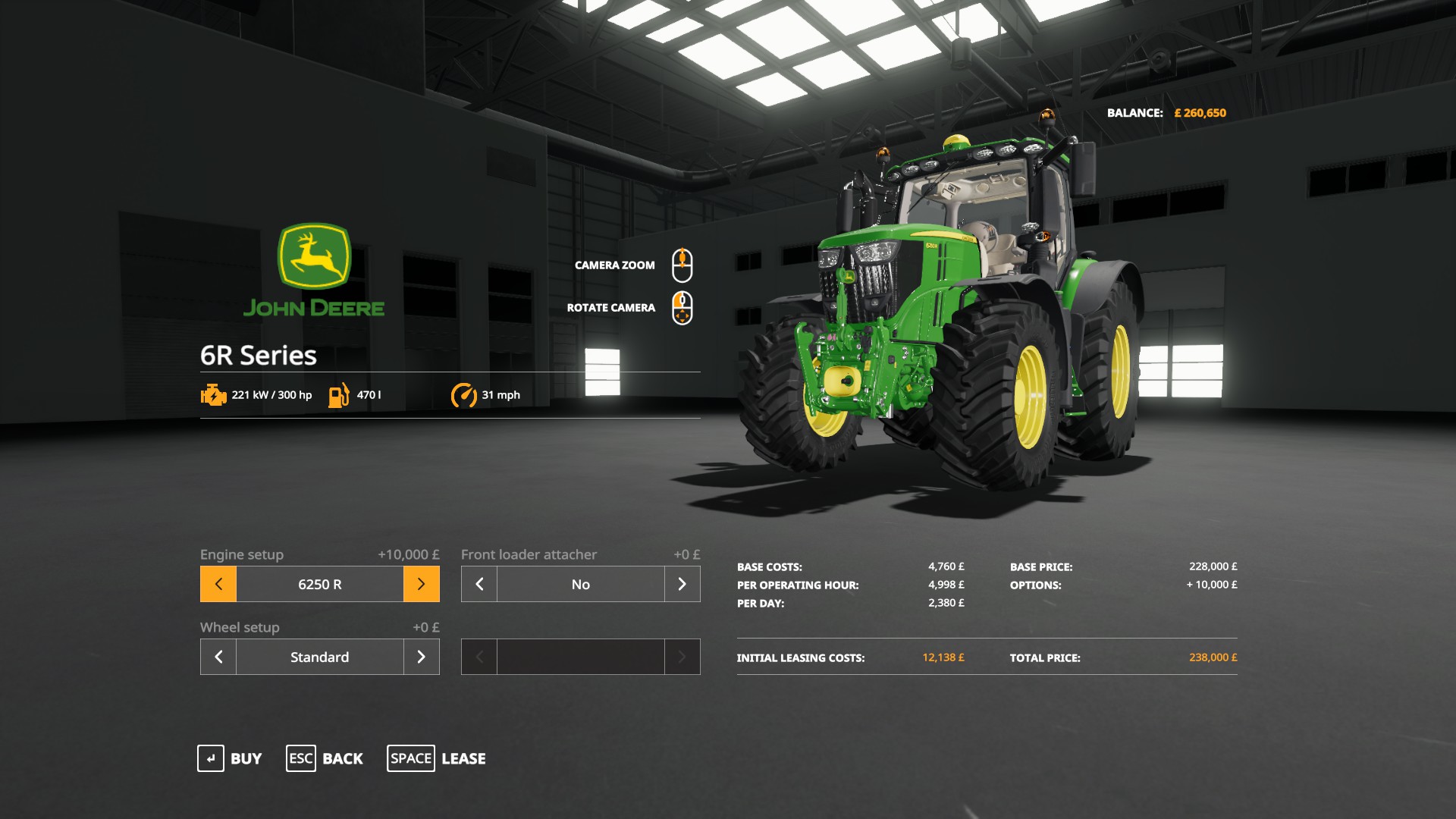Screen dimensions: 1456x819
Task: Select next engine setup option
Action: pyautogui.click(x=421, y=584)
